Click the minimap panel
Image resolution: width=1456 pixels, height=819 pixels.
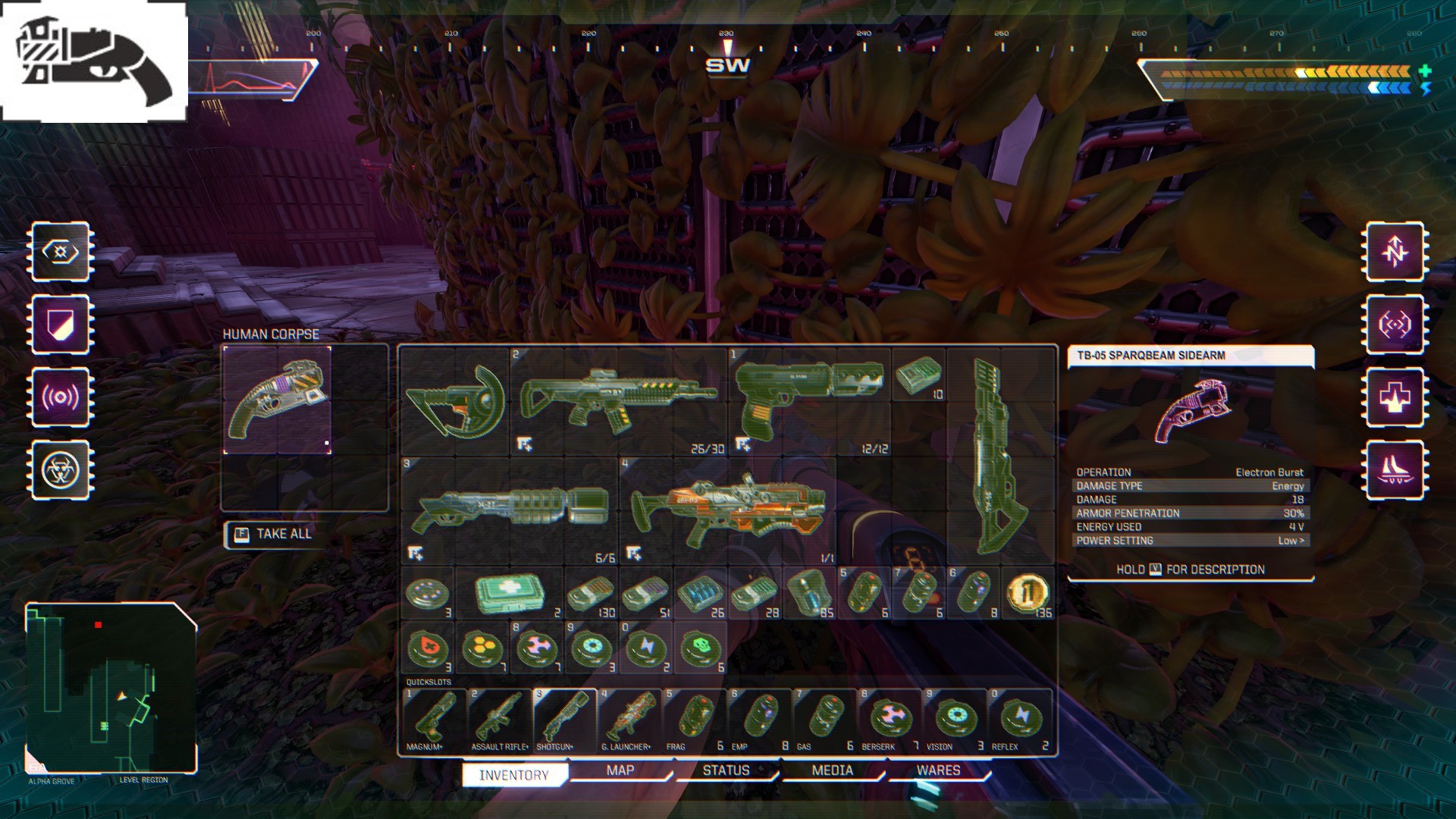(x=111, y=687)
